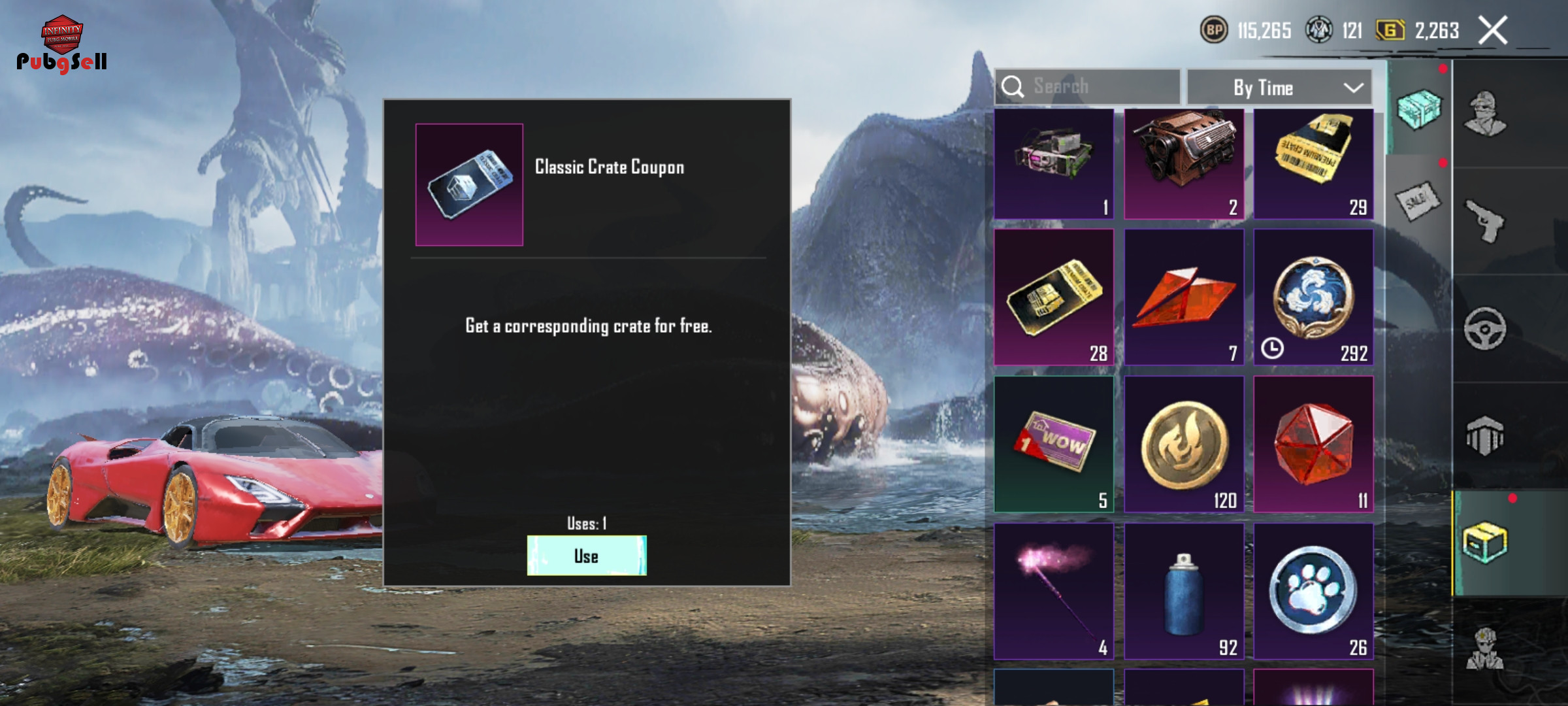This screenshot has height=706, width=1568.
Task: Choose the red paper plane item
Action: tap(1184, 297)
